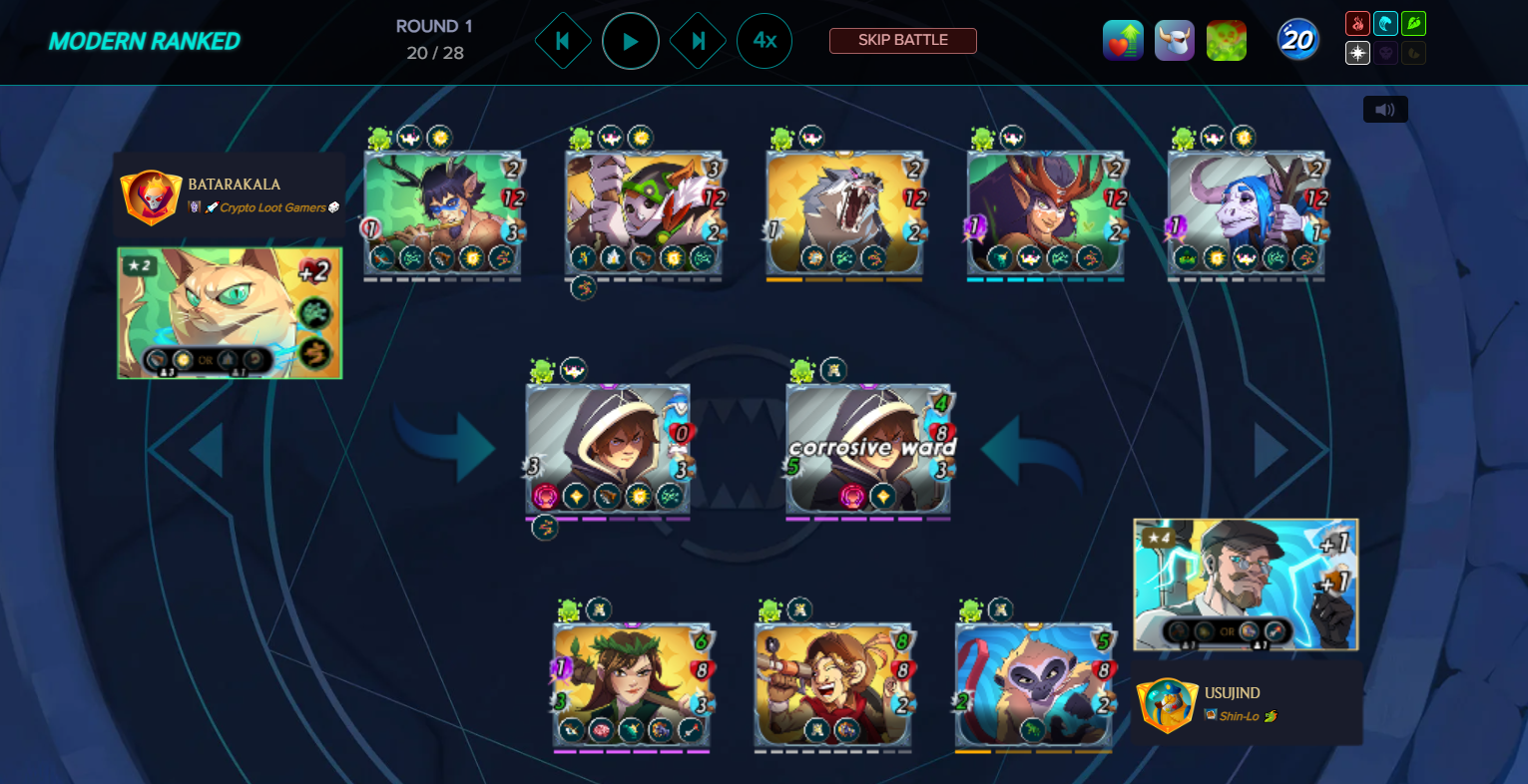1528x784 pixels.
Task: Play the battle replay
Action: click(631, 41)
